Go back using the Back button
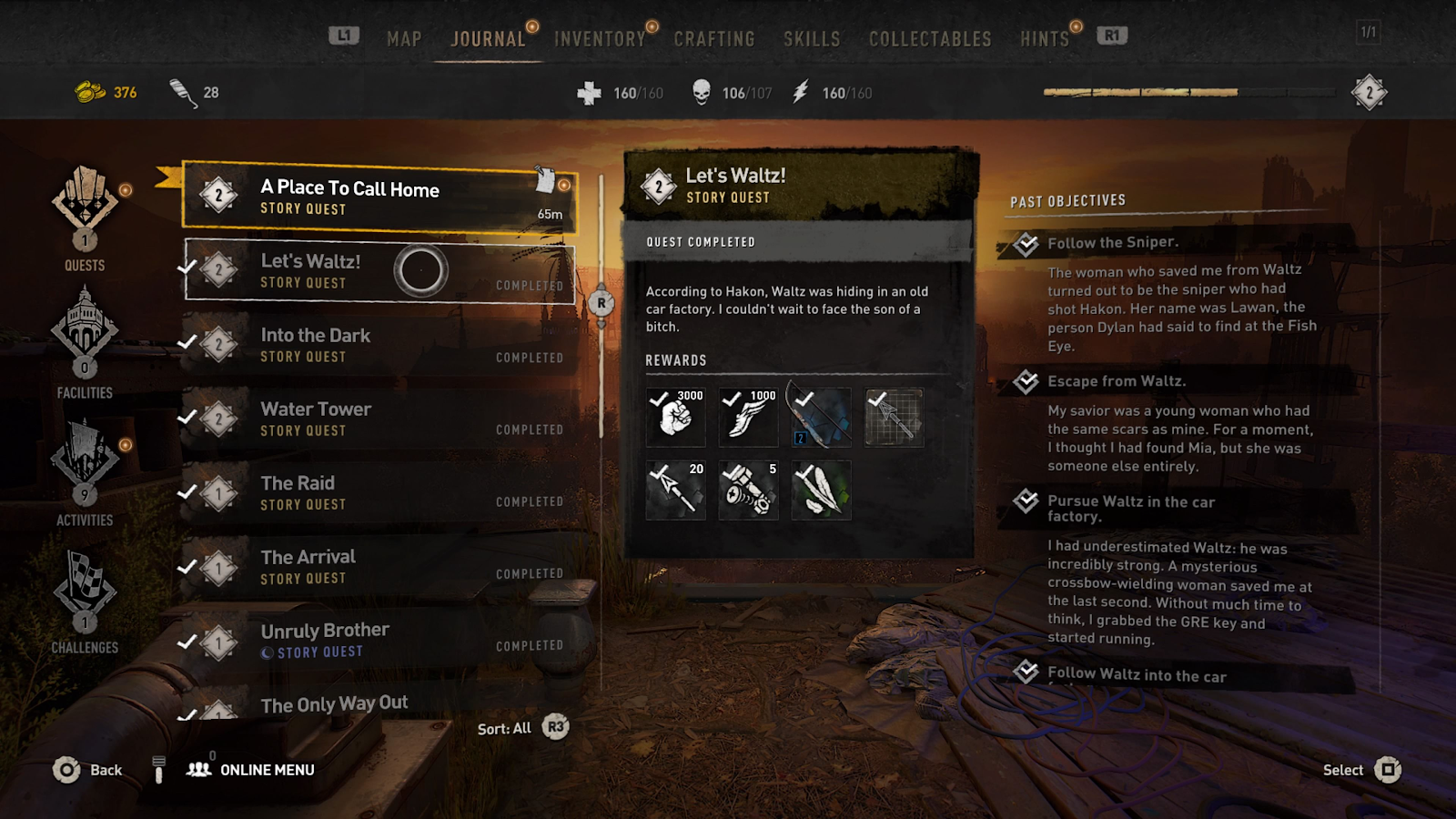 tap(87, 770)
